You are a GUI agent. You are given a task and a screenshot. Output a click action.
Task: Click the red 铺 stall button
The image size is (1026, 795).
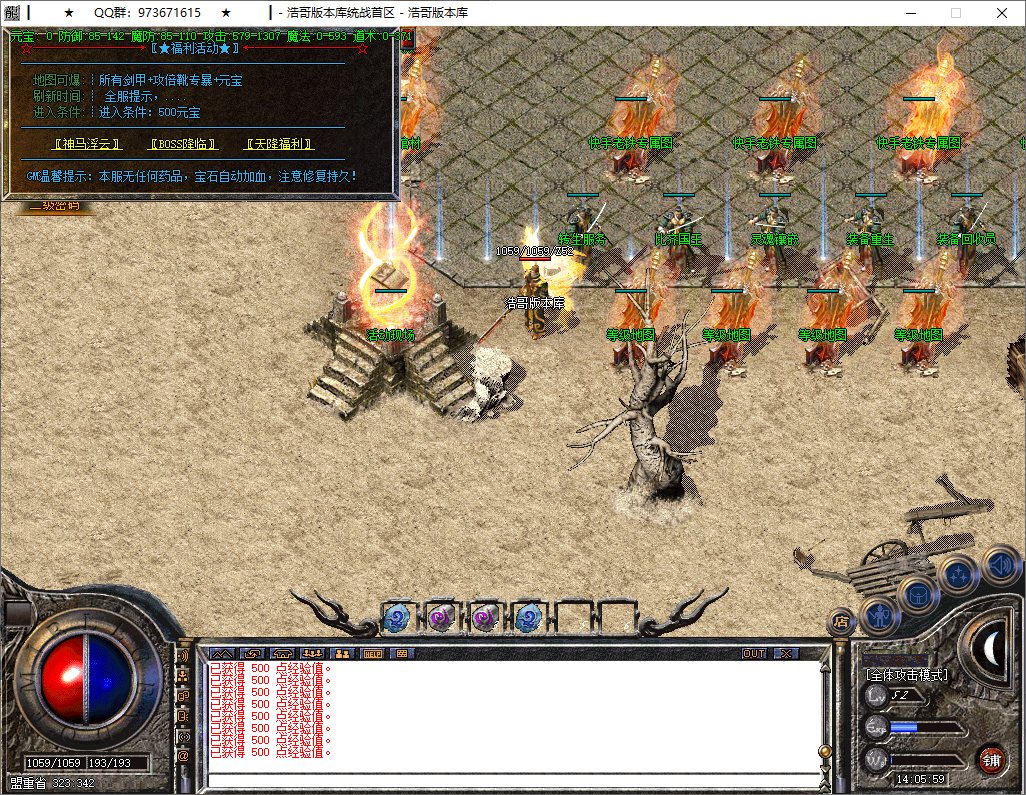click(x=991, y=759)
